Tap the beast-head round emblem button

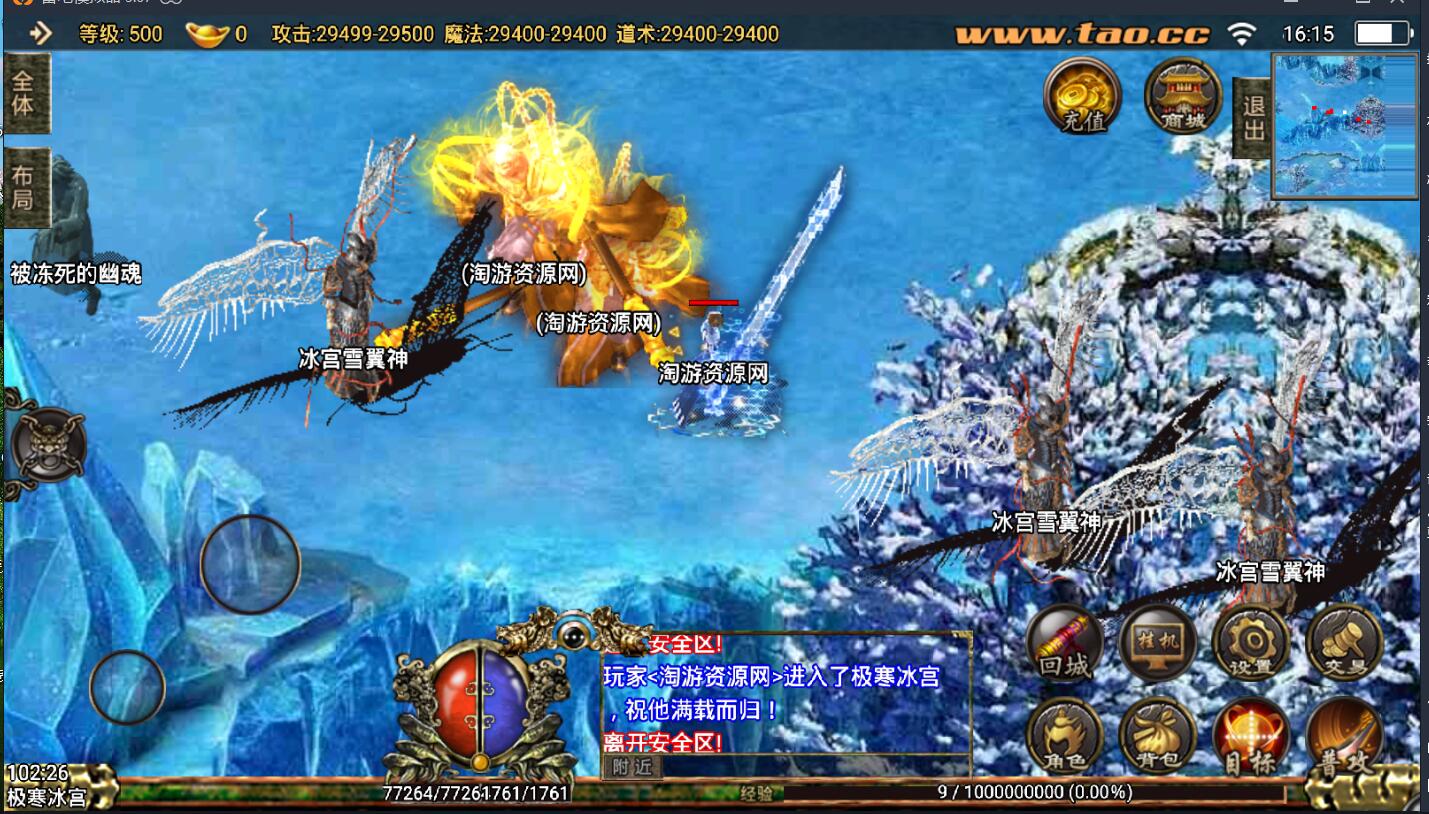point(47,443)
